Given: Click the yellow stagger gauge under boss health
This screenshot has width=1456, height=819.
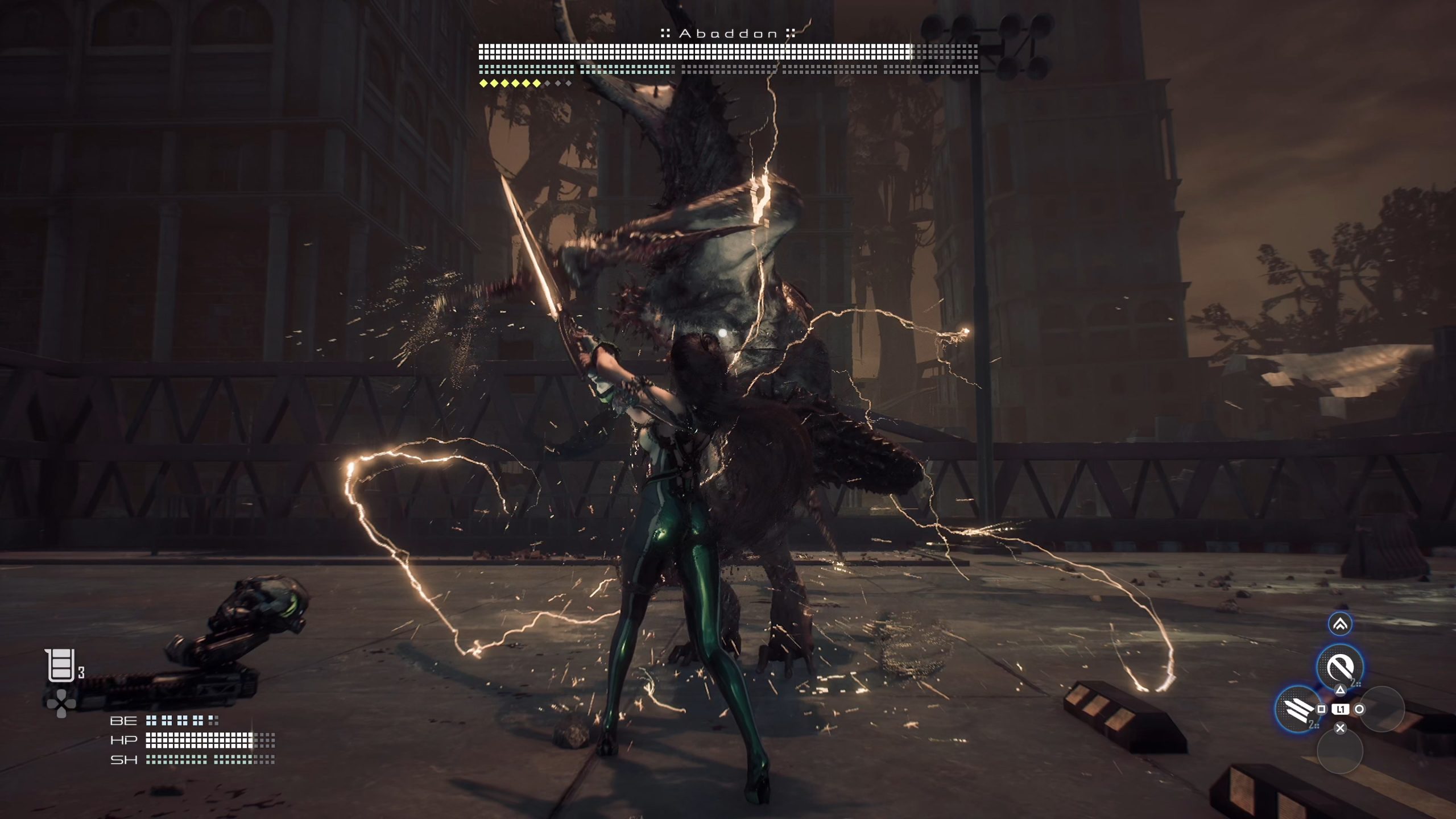Looking at the screenshot, I should tap(509, 82).
